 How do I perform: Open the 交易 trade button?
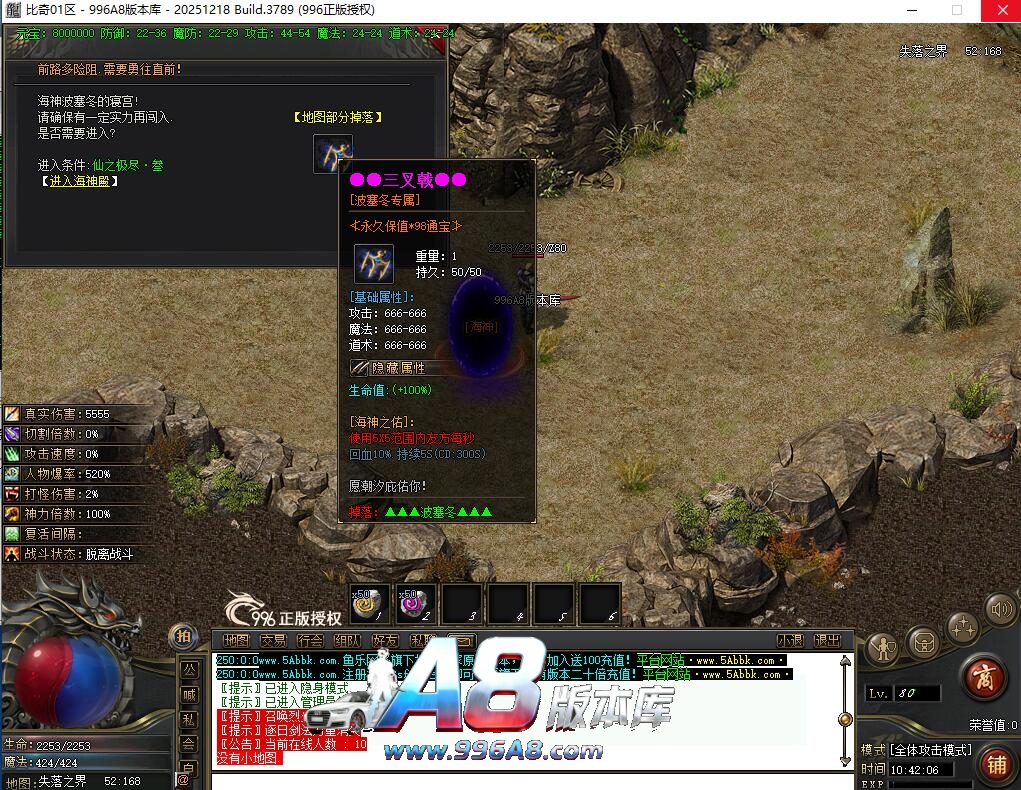(273, 640)
